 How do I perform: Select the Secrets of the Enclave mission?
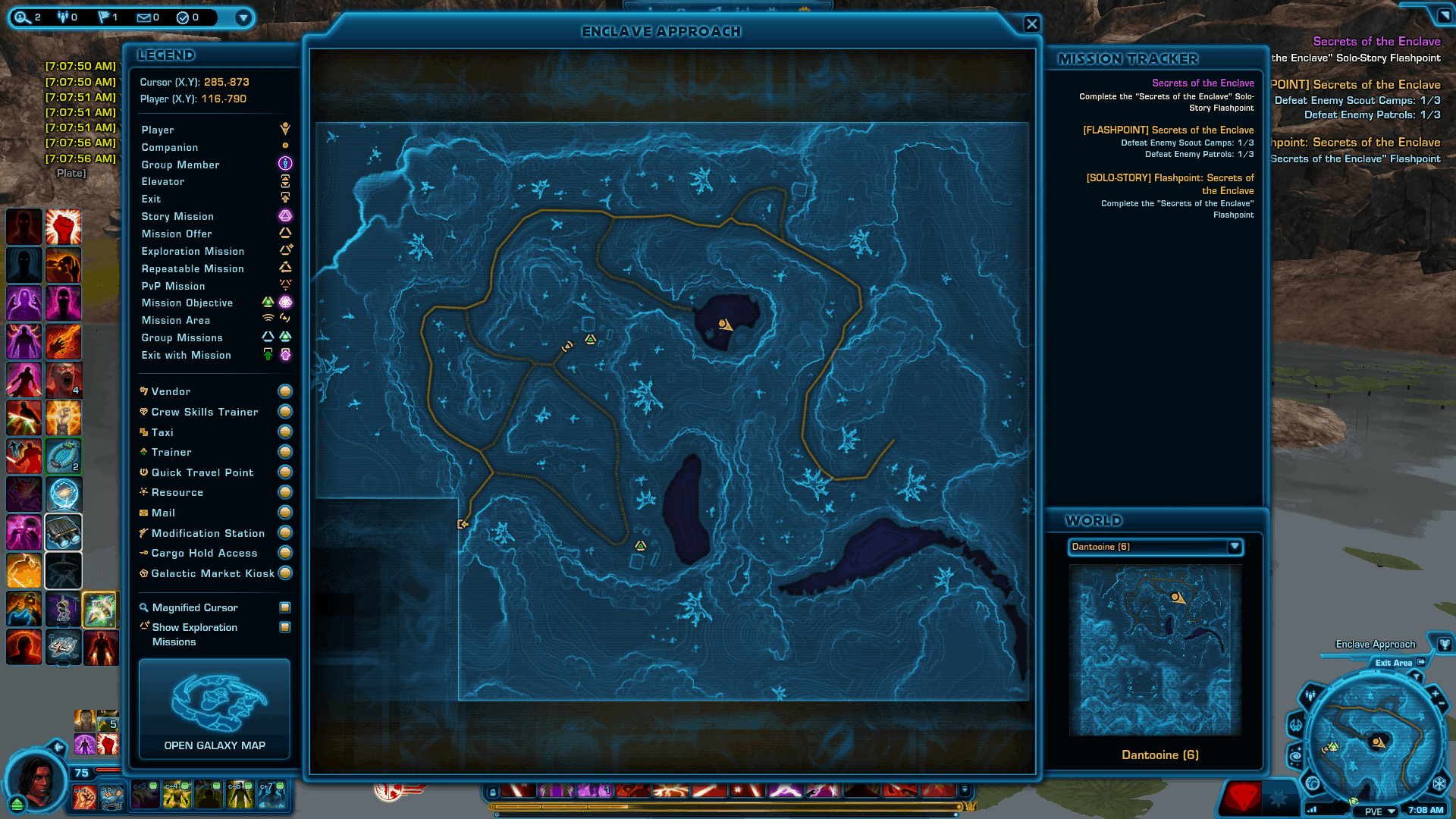[1202, 83]
